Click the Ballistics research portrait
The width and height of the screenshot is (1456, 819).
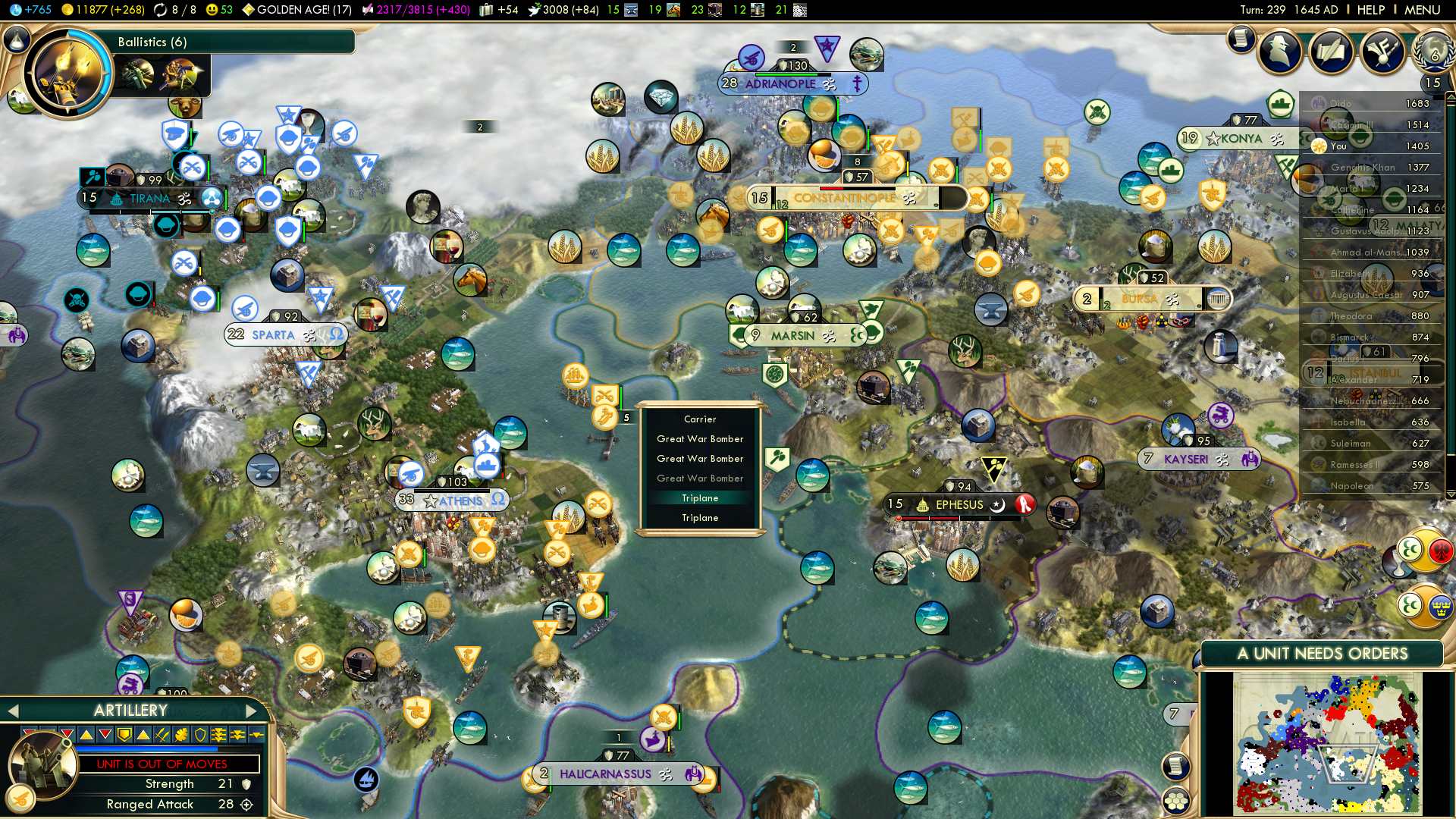pos(67,74)
